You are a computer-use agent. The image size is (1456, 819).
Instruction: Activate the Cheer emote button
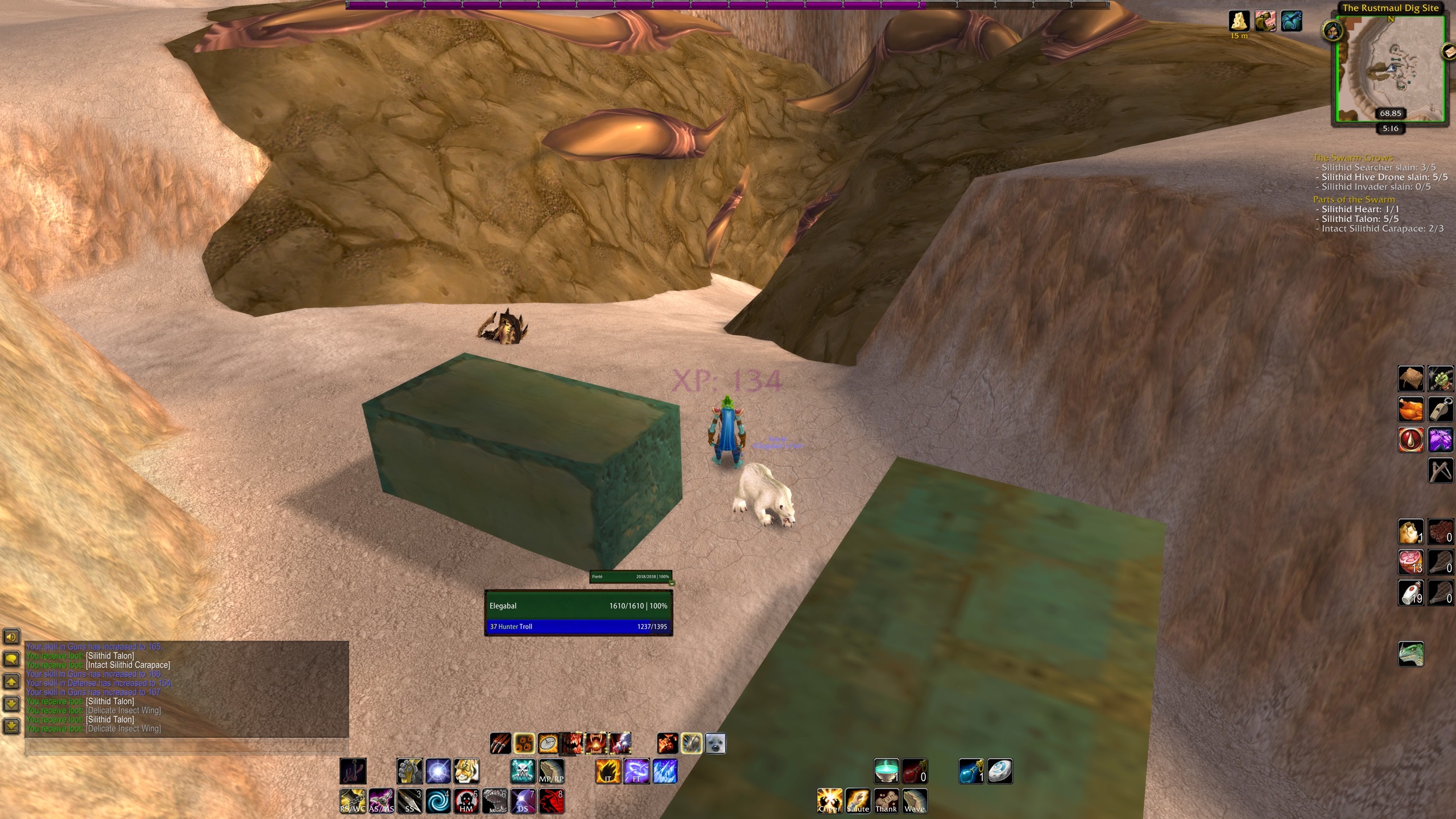[x=829, y=801]
